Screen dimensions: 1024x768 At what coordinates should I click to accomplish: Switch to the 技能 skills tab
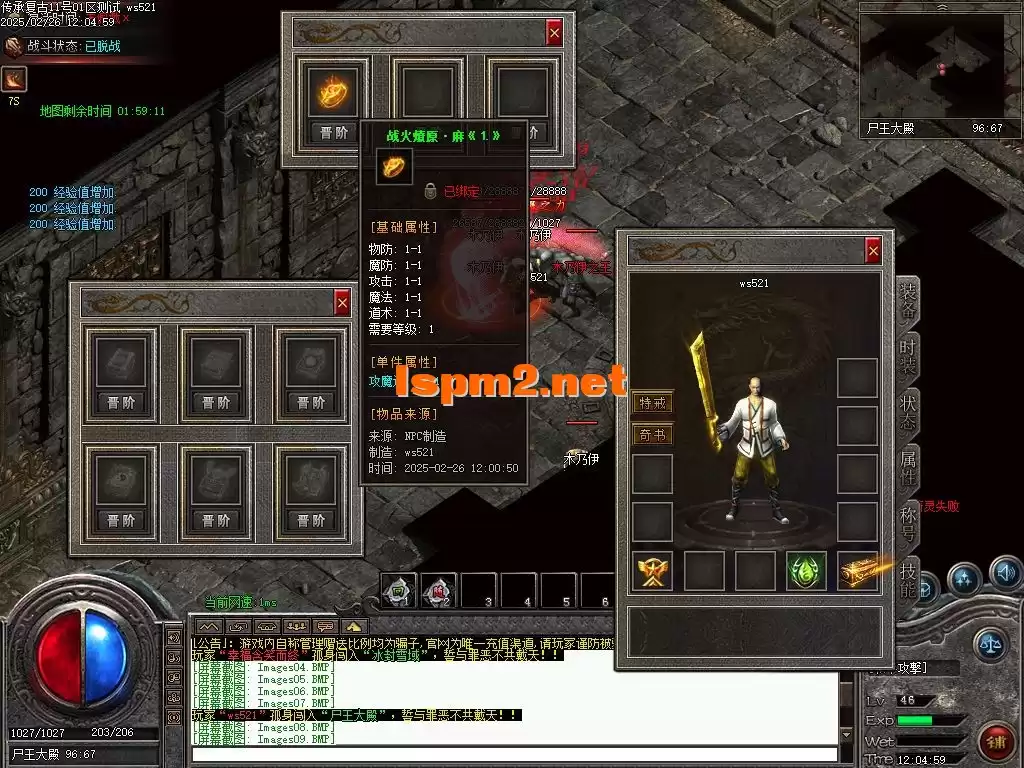coord(907,579)
